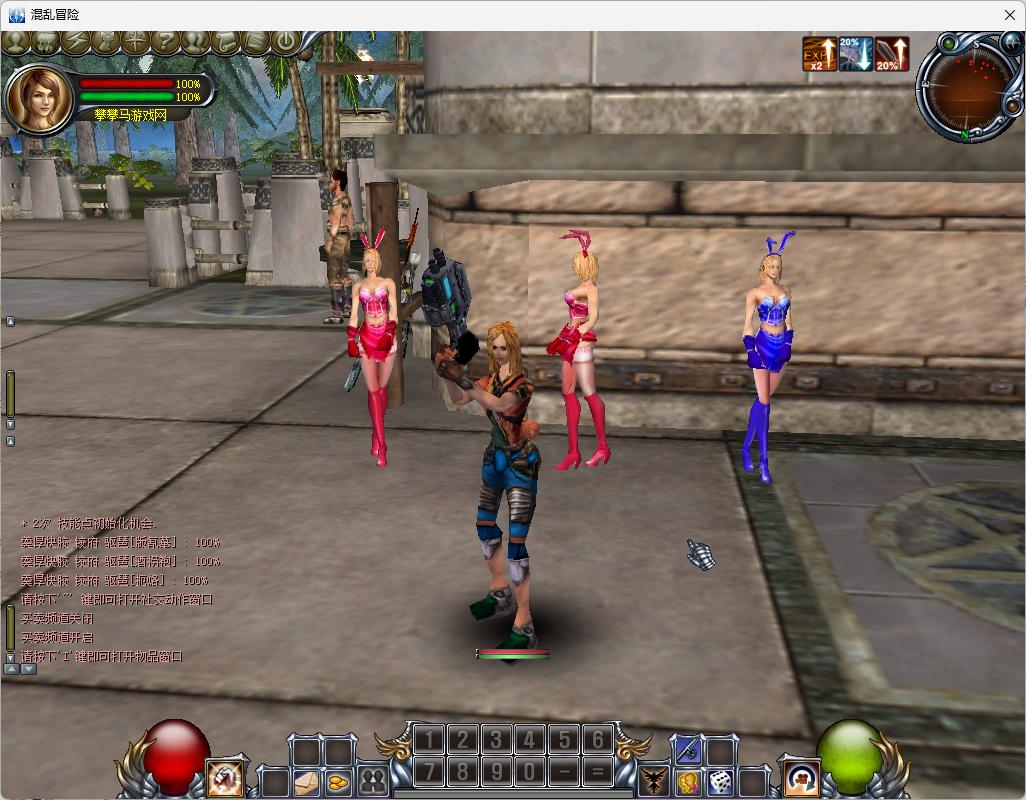Click the player portrait
Image resolution: width=1026 pixels, height=800 pixels.
39,98
